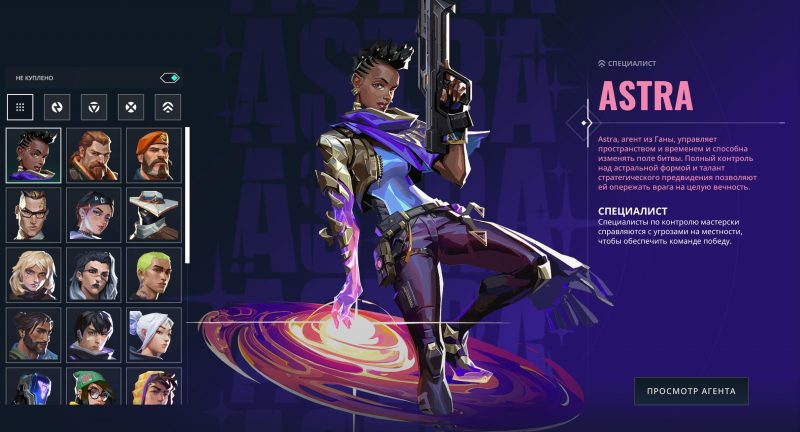Filter agents by the swirl role icon

click(x=57, y=106)
